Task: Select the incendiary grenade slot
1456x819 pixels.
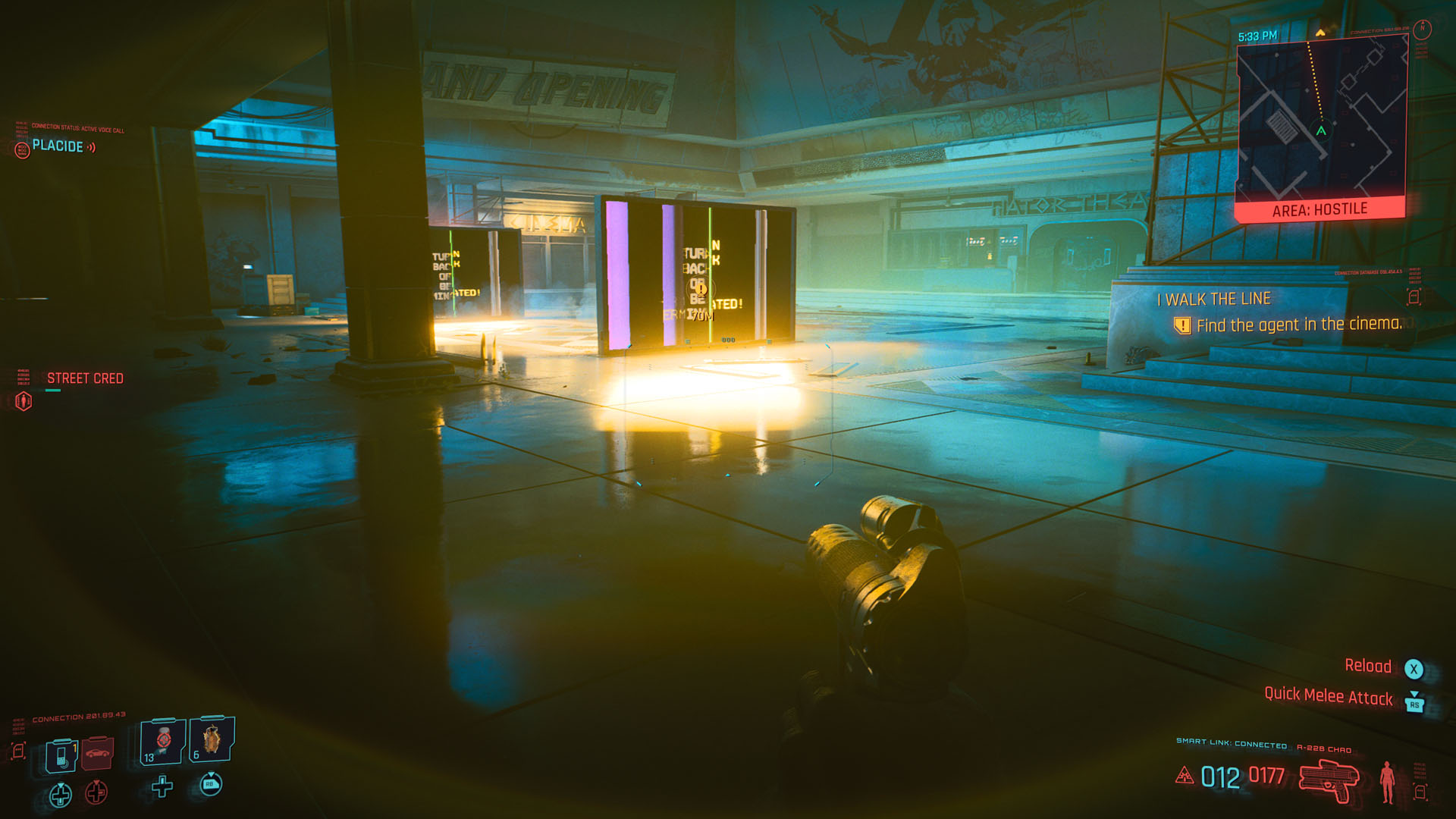Action: click(x=212, y=739)
